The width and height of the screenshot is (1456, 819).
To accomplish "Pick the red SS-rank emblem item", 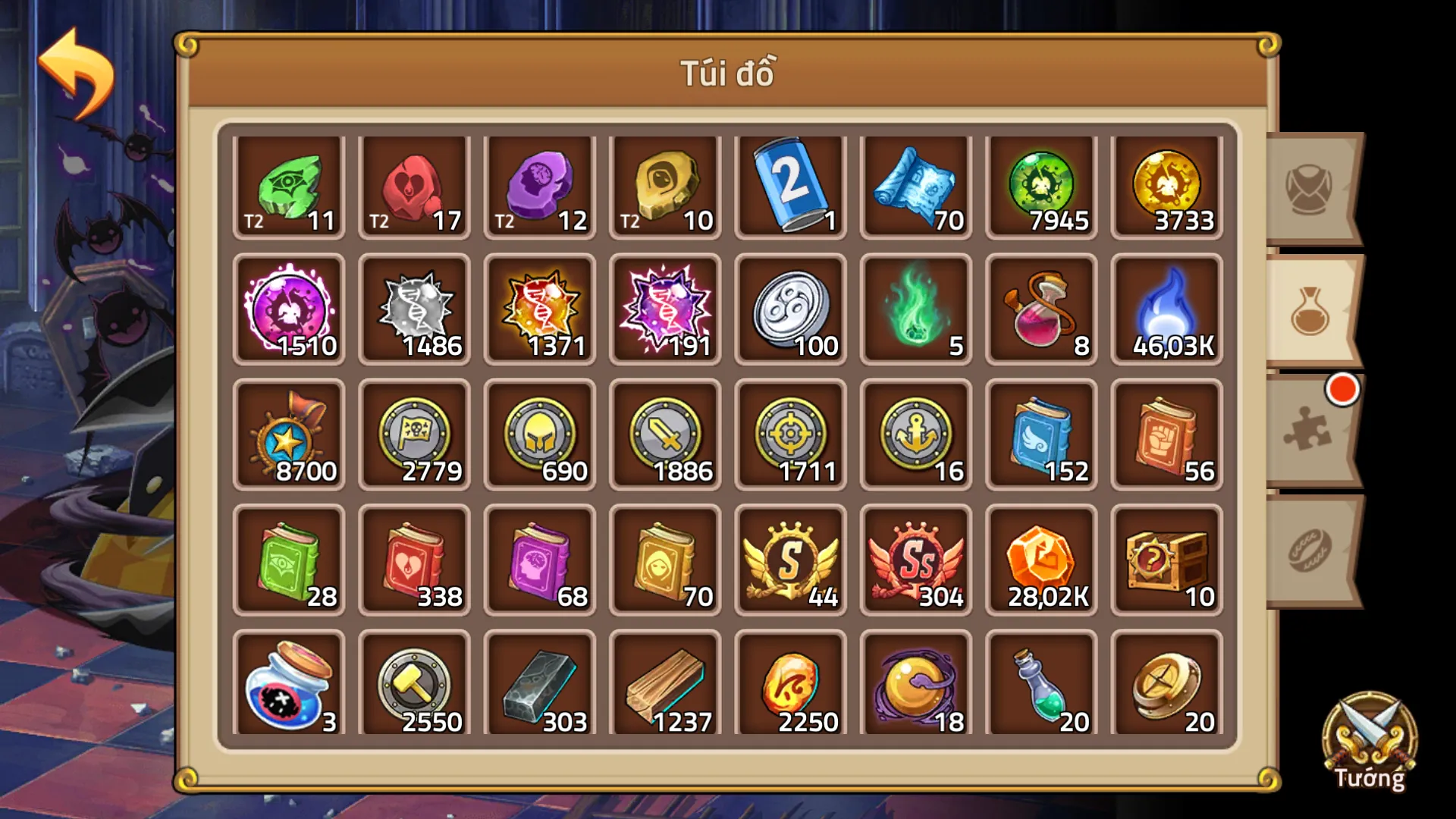I will 915,561.
